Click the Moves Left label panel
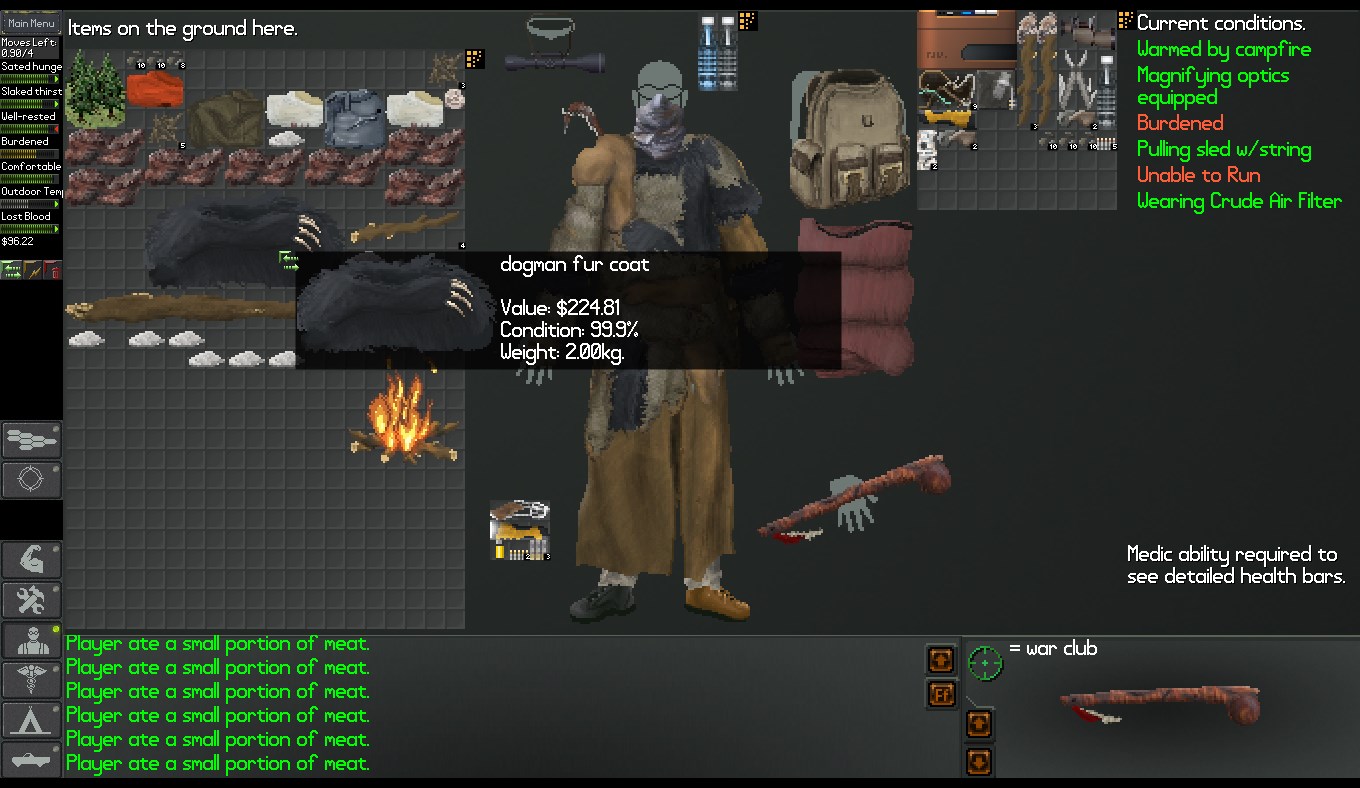The height and width of the screenshot is (788, 1360). point(30,45)
